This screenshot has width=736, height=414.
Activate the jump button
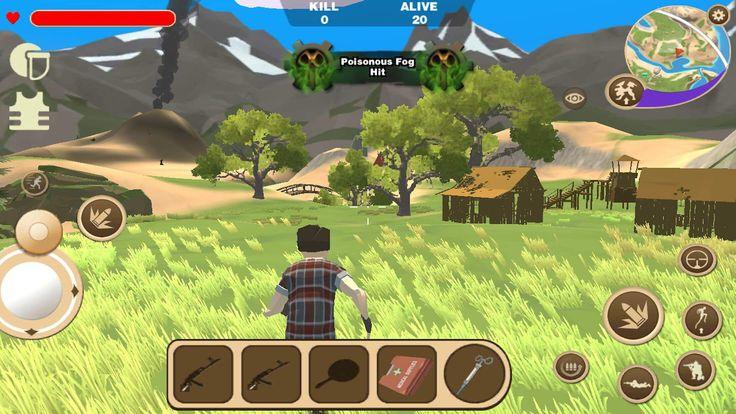point(702,320)
